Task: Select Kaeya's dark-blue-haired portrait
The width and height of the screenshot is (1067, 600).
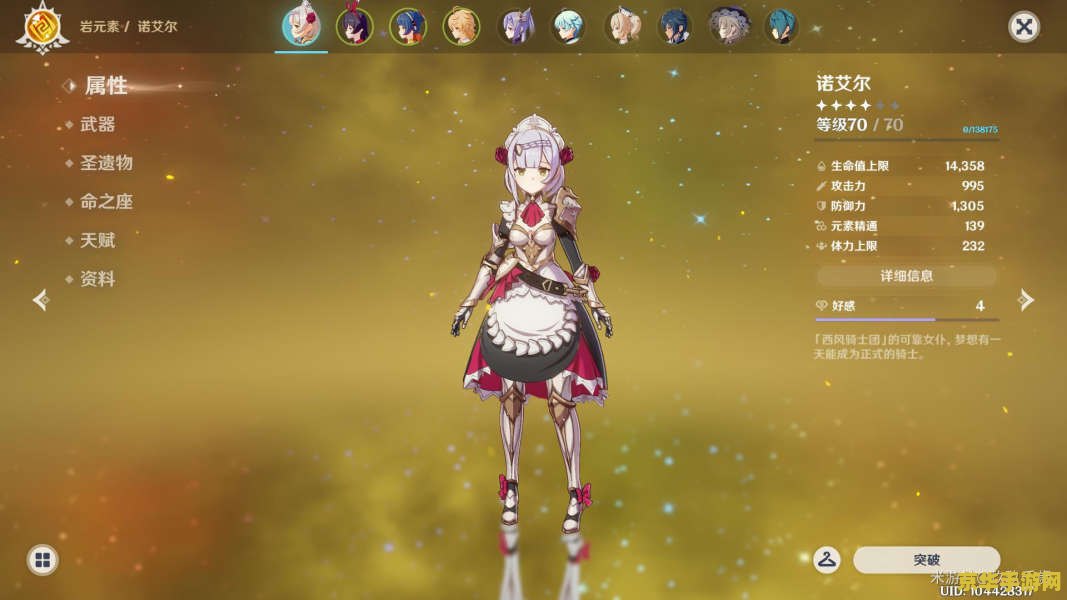Action: pos(675,27)
